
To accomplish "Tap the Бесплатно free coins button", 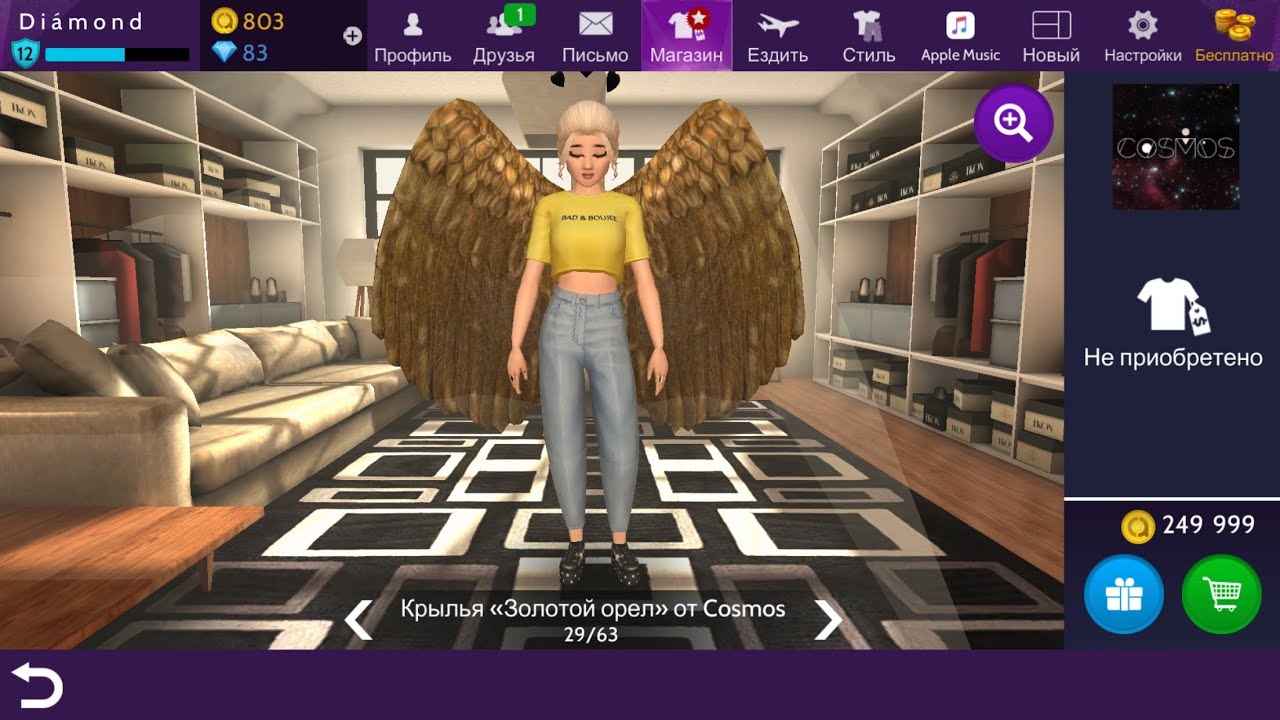I will pyautogui.click(x=1234, y=36).
